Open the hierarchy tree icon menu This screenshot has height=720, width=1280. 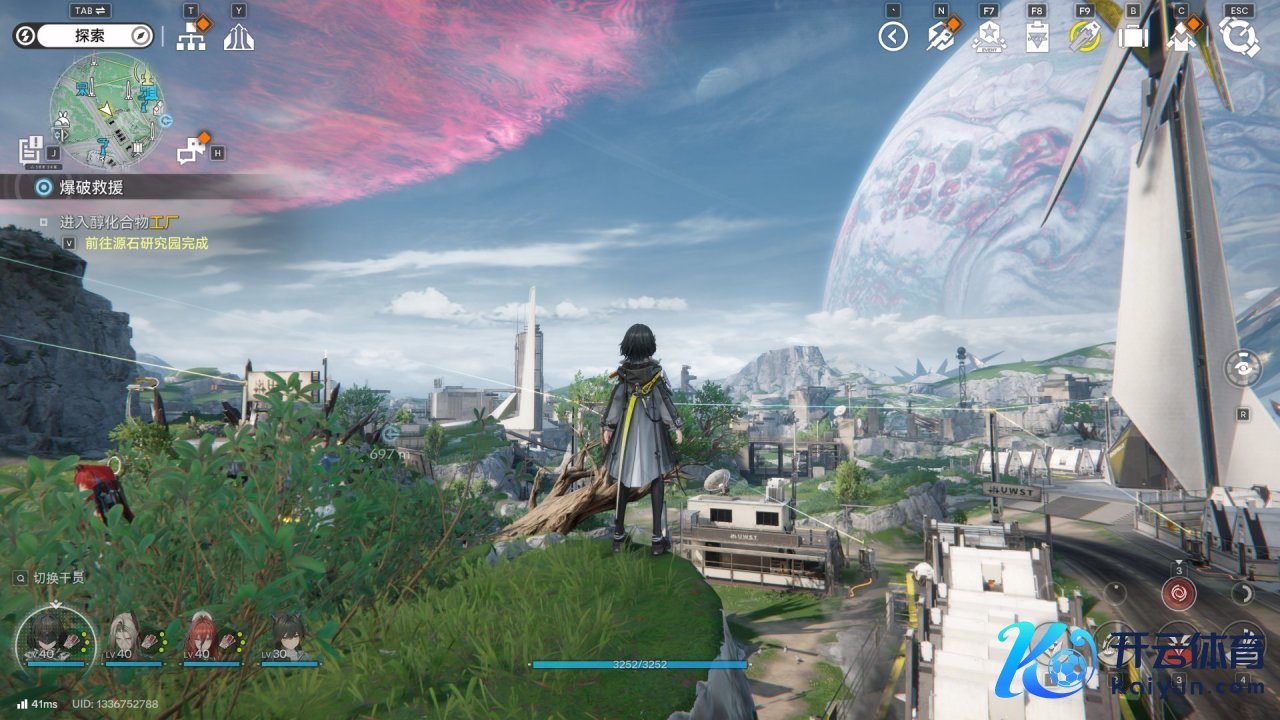tap(190, 37)
